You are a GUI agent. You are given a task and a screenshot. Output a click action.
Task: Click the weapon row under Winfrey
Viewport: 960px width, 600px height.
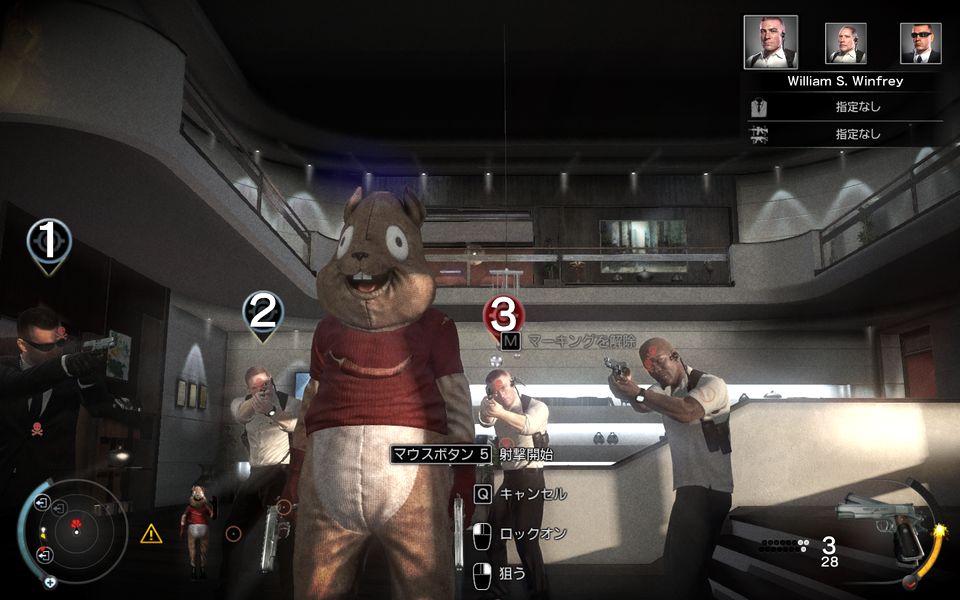(x=845, y=134)
